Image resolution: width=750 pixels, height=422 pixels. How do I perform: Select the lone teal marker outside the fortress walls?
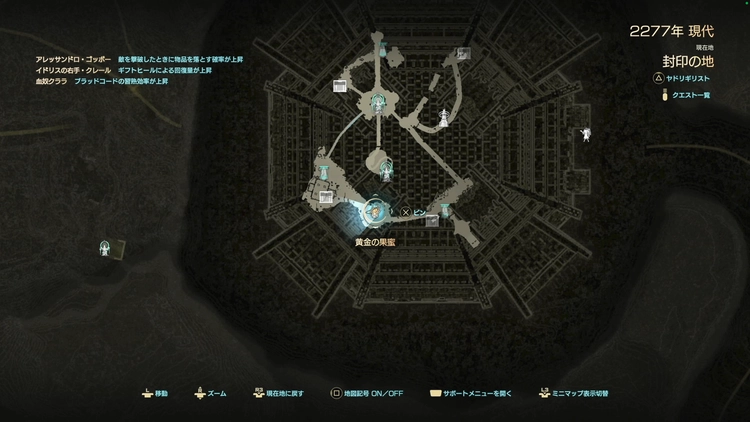pos(106,246)
